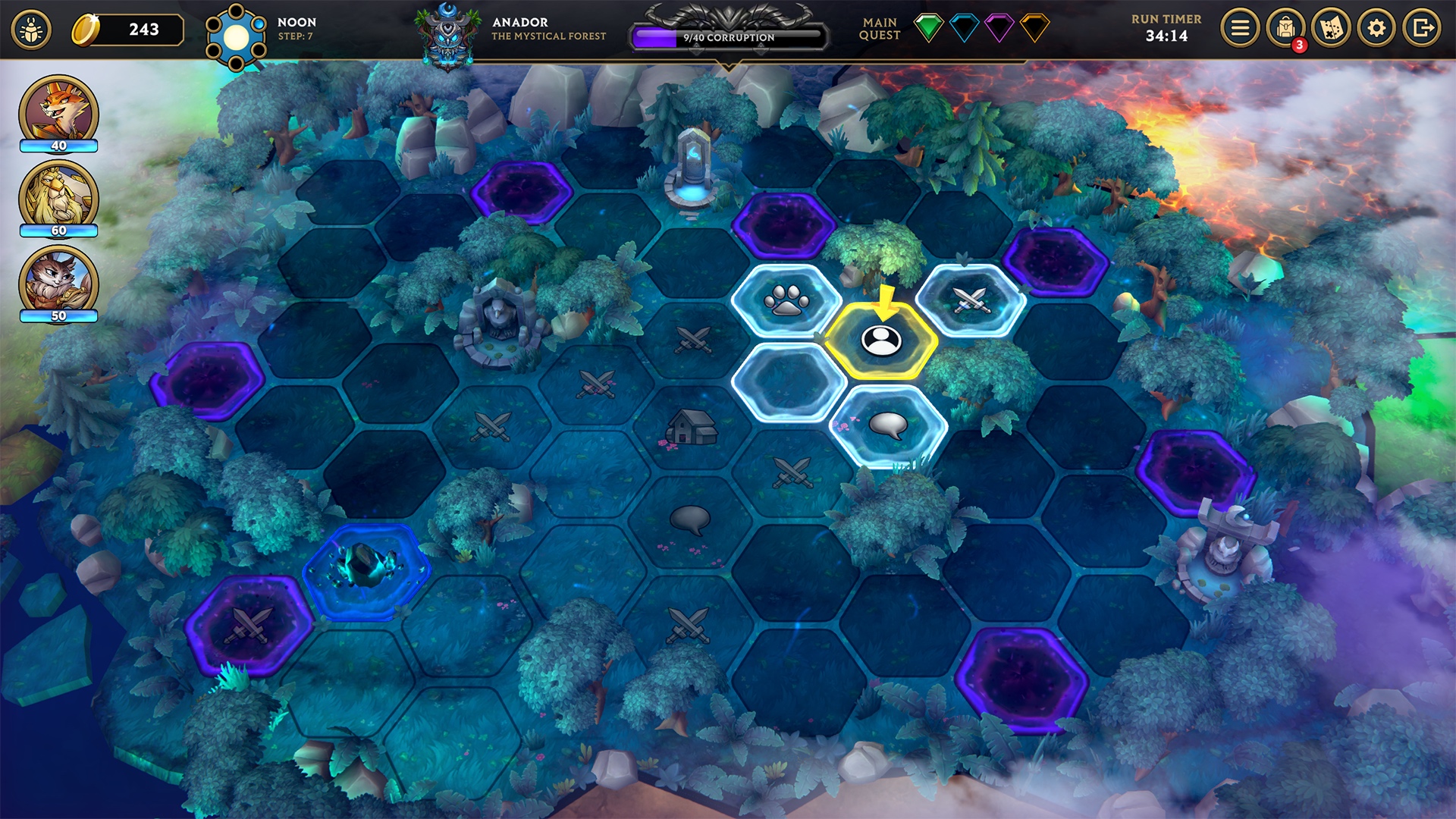Image resolution: width=1456 pixels, height=819 pixels.
Task: Click the green main quest gem
Action: (x=928, y=28)
